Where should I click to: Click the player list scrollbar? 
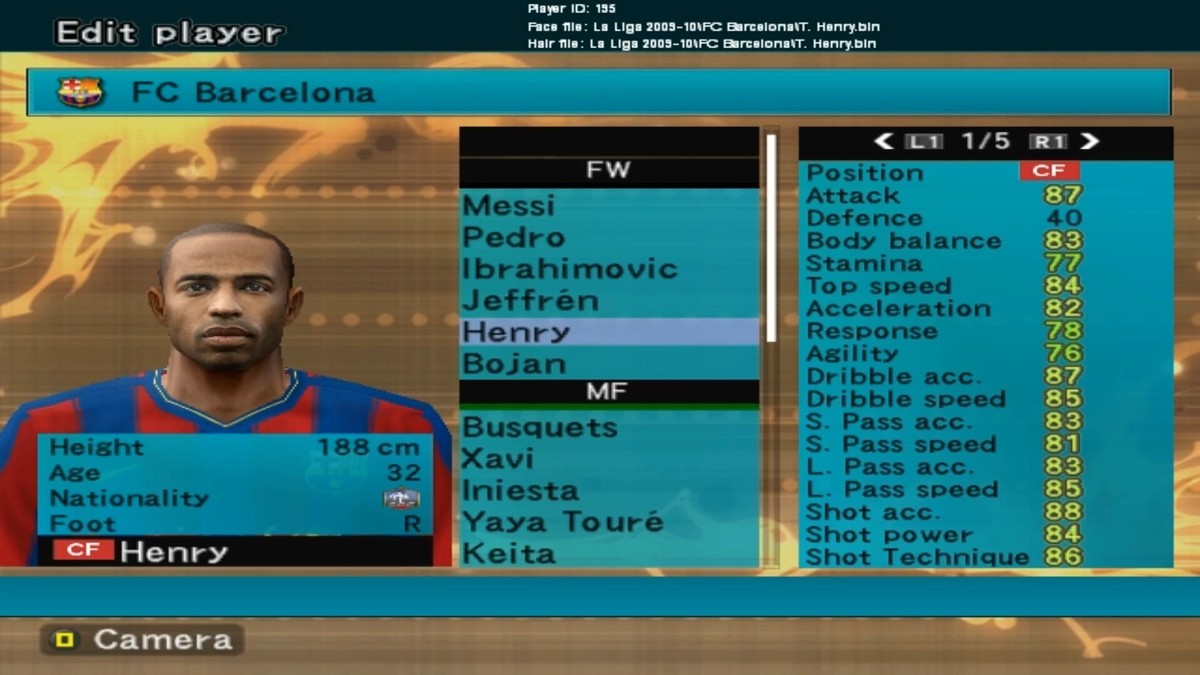(771, 238)
